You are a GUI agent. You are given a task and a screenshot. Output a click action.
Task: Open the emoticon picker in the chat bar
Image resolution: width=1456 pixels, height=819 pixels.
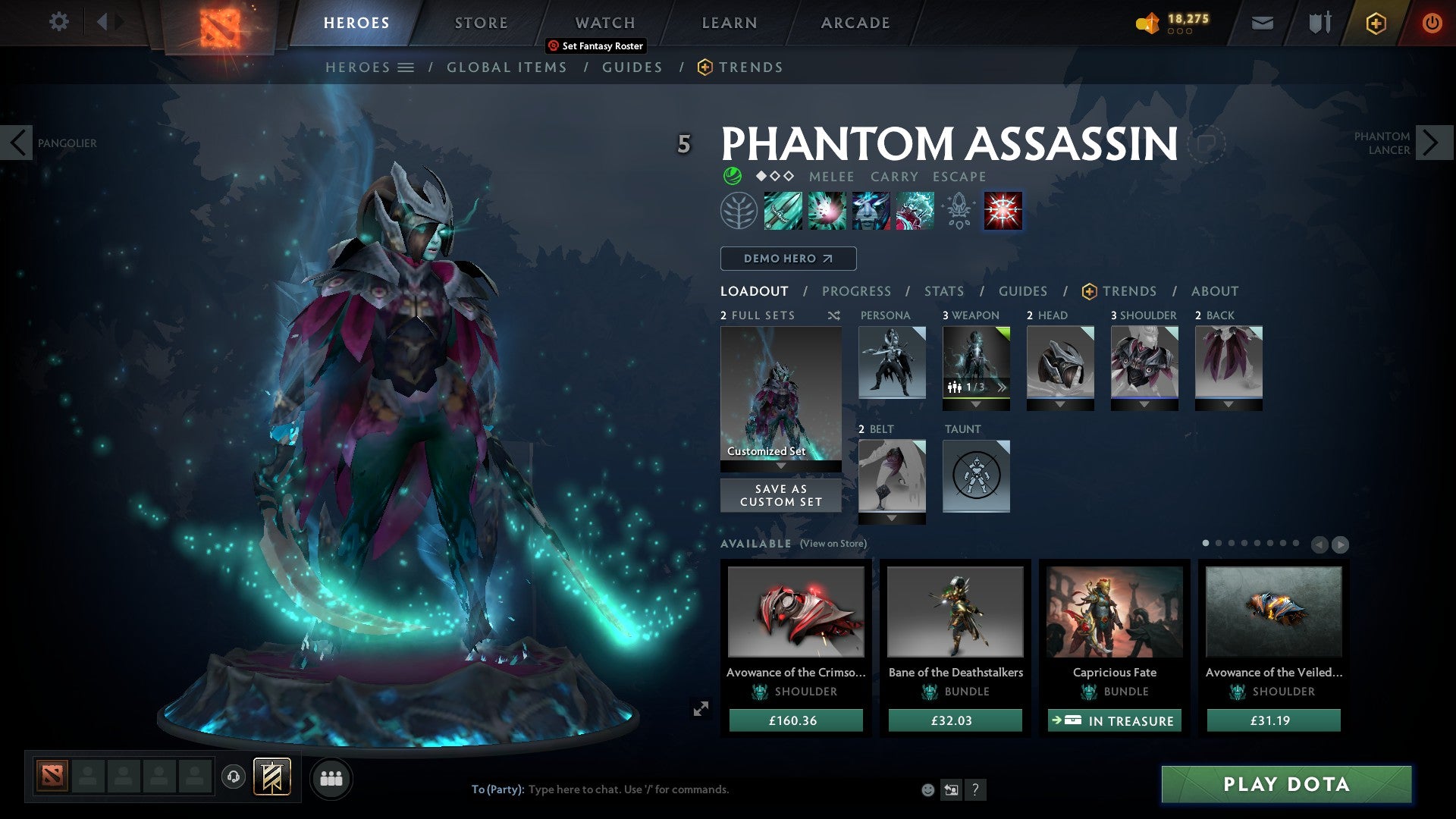927,789
